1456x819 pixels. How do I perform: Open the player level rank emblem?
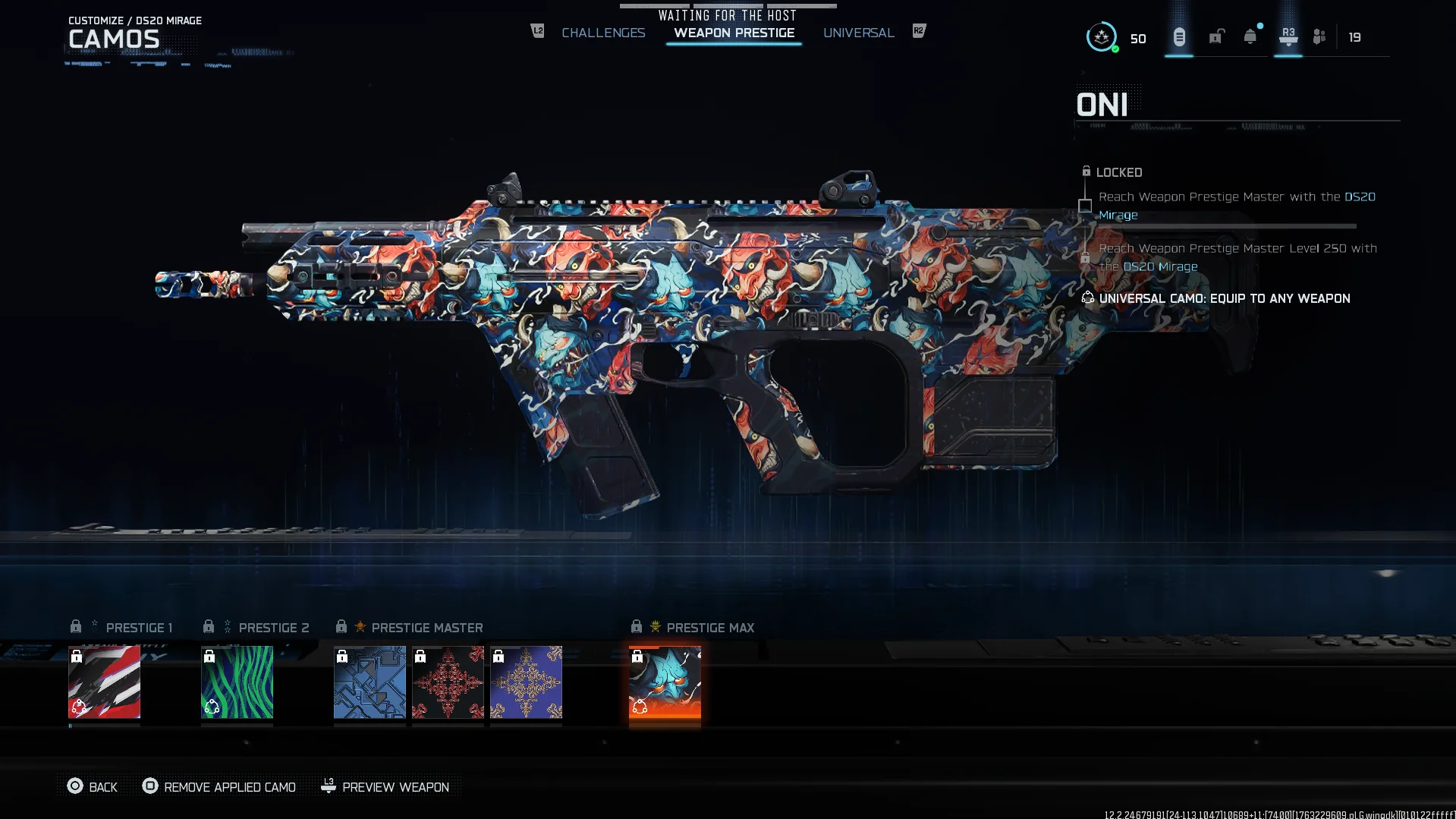pos(1102,36)
